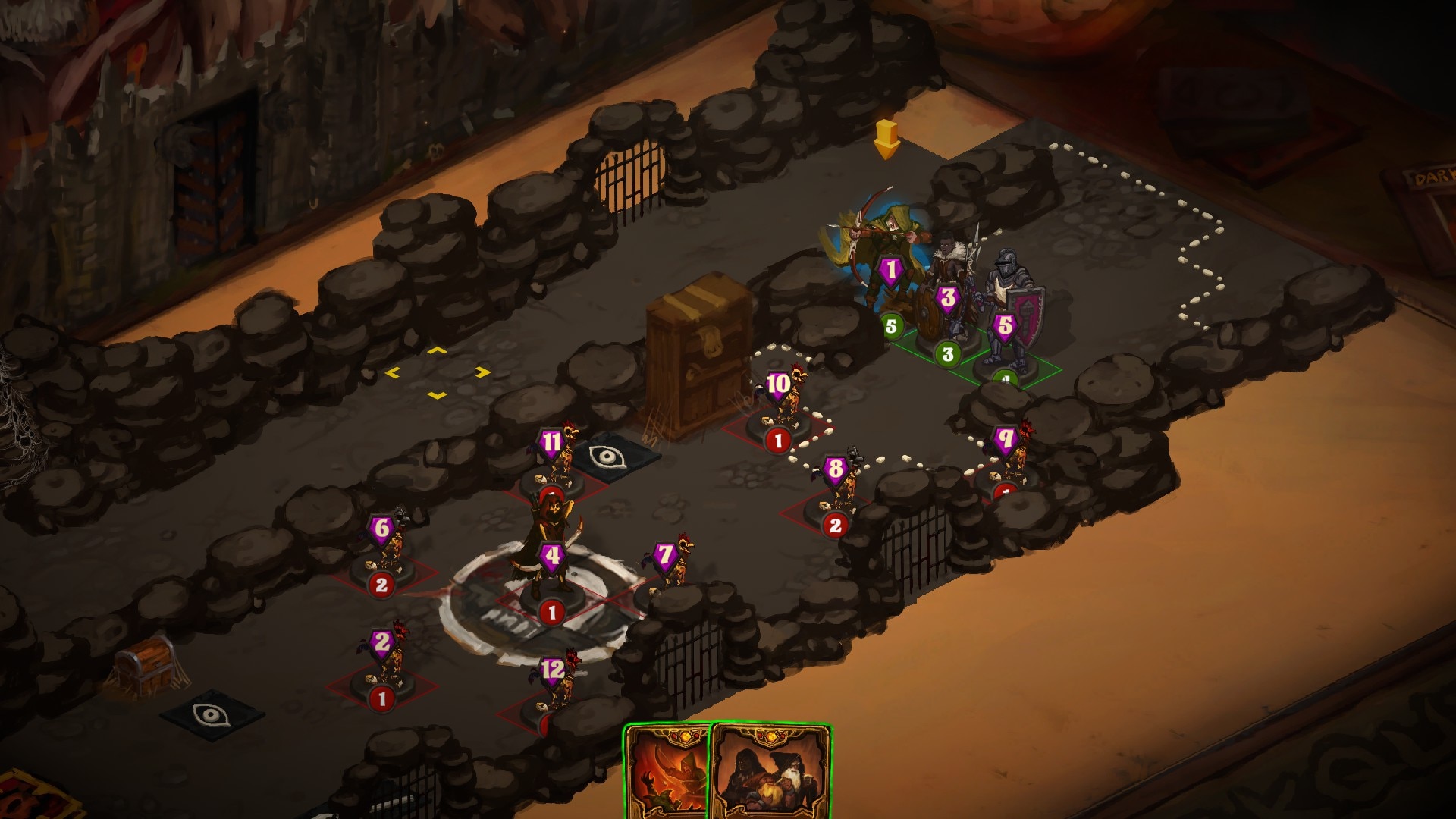Target the hooded enemy marked 4
Viewport: 1456px width, 819px height.
coord(551,554)
